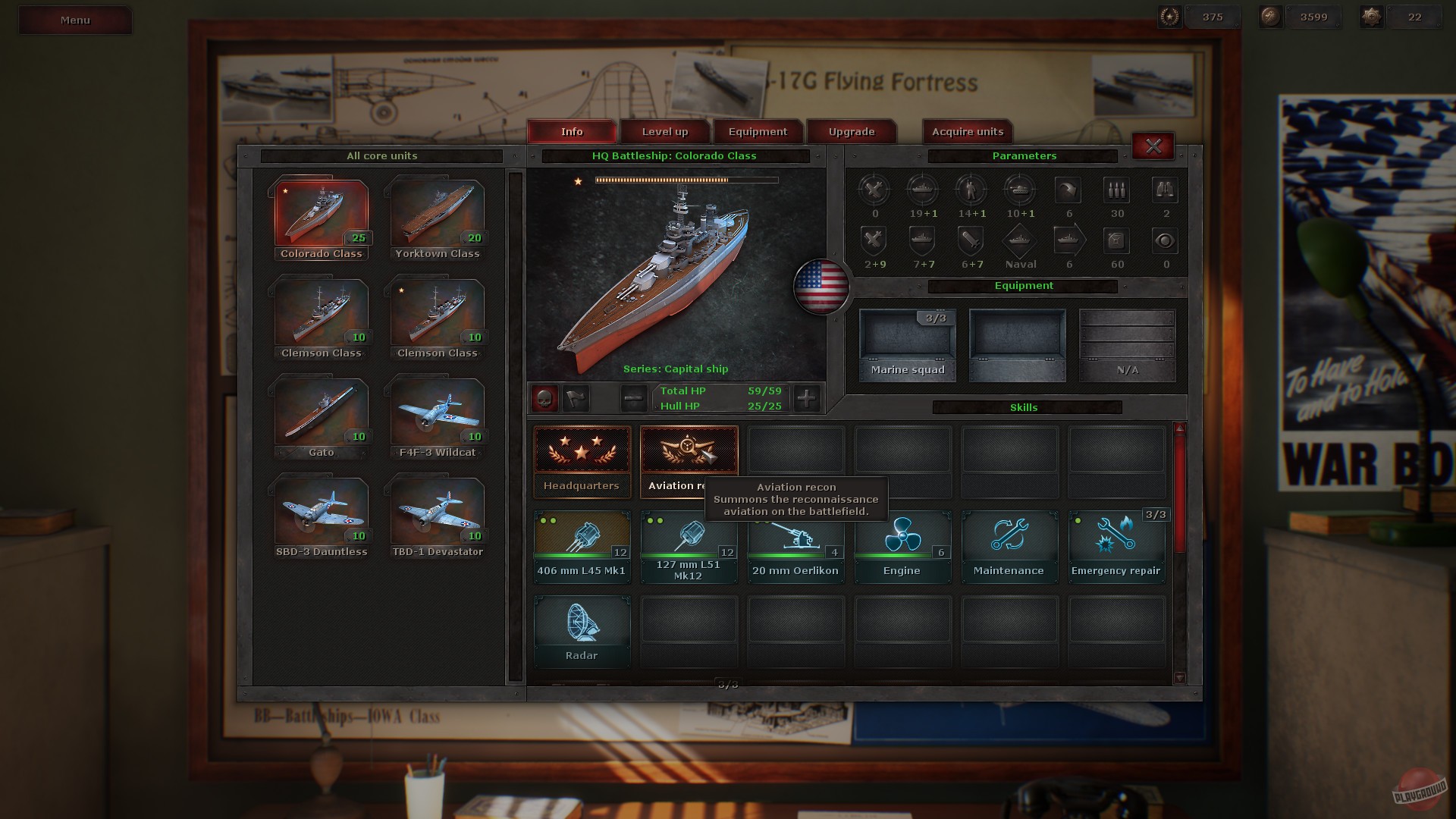Screen dimensions: 1456x819
Task: Switch to the Equipment tab
Action: 758,131
